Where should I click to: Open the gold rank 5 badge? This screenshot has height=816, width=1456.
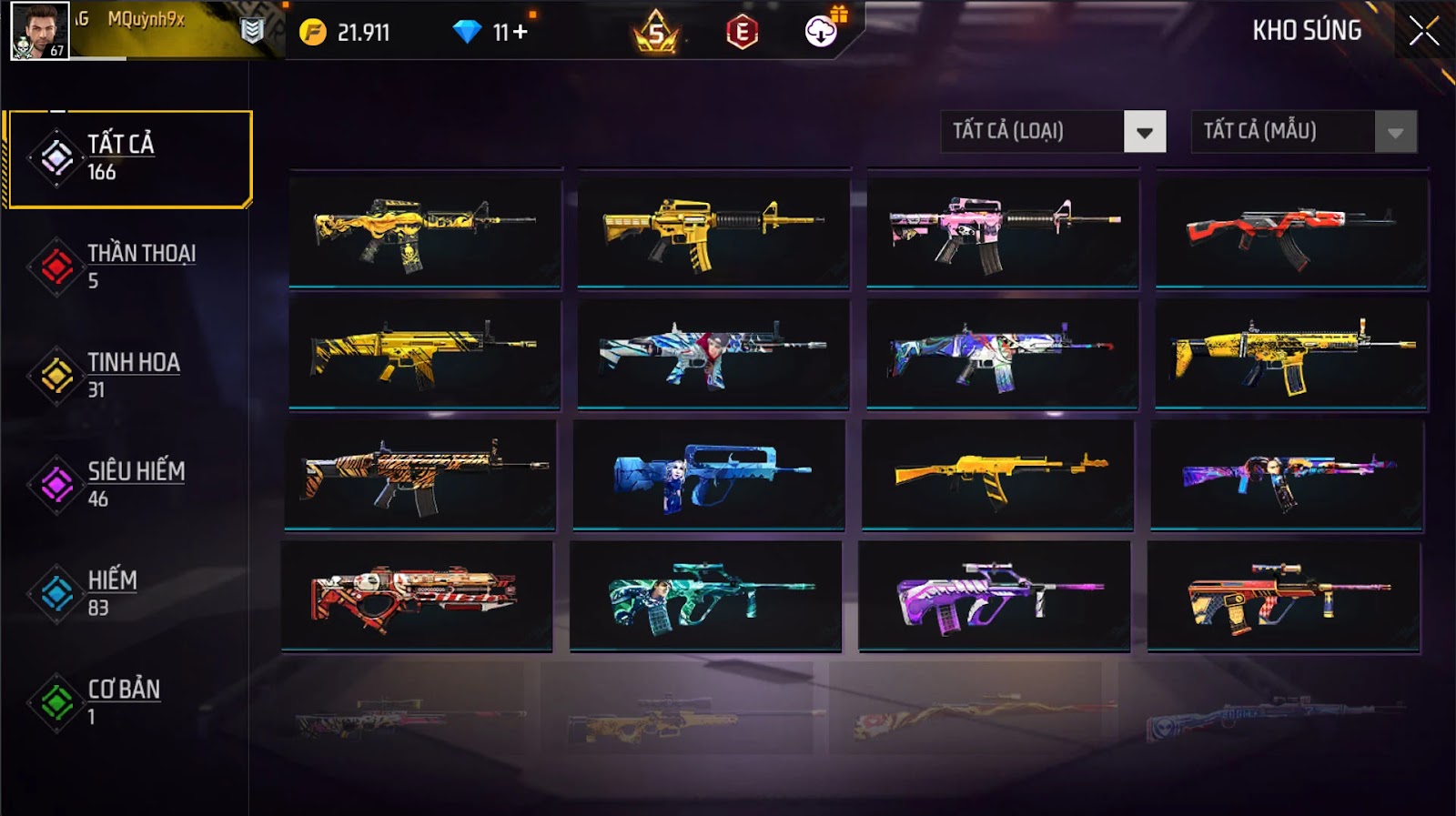(x=656, y=33)
